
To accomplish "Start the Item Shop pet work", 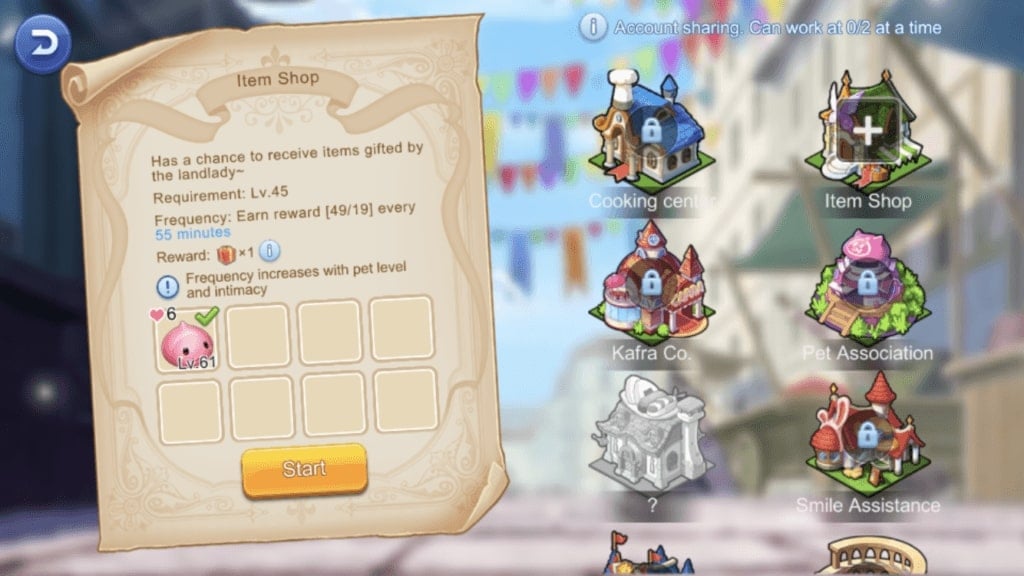I will (x=304, y=470).
